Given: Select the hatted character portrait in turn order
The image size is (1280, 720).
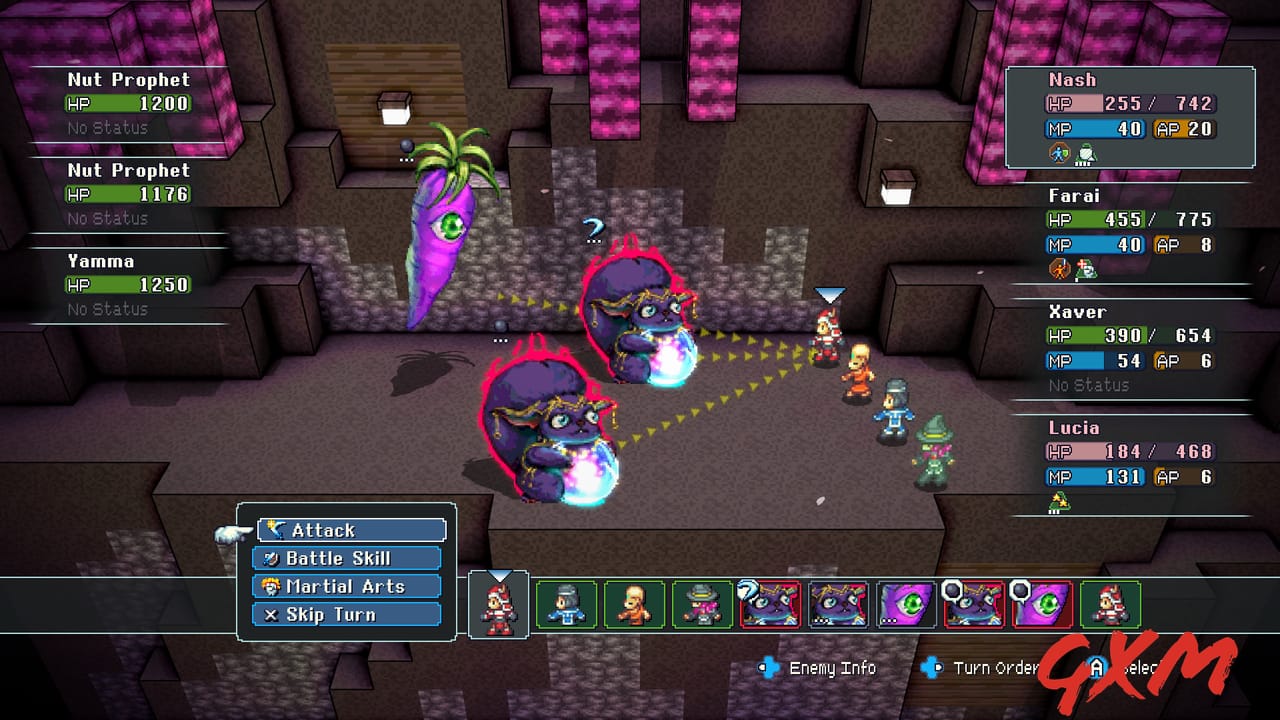Looking at the screenshot, I should (699, 605).
